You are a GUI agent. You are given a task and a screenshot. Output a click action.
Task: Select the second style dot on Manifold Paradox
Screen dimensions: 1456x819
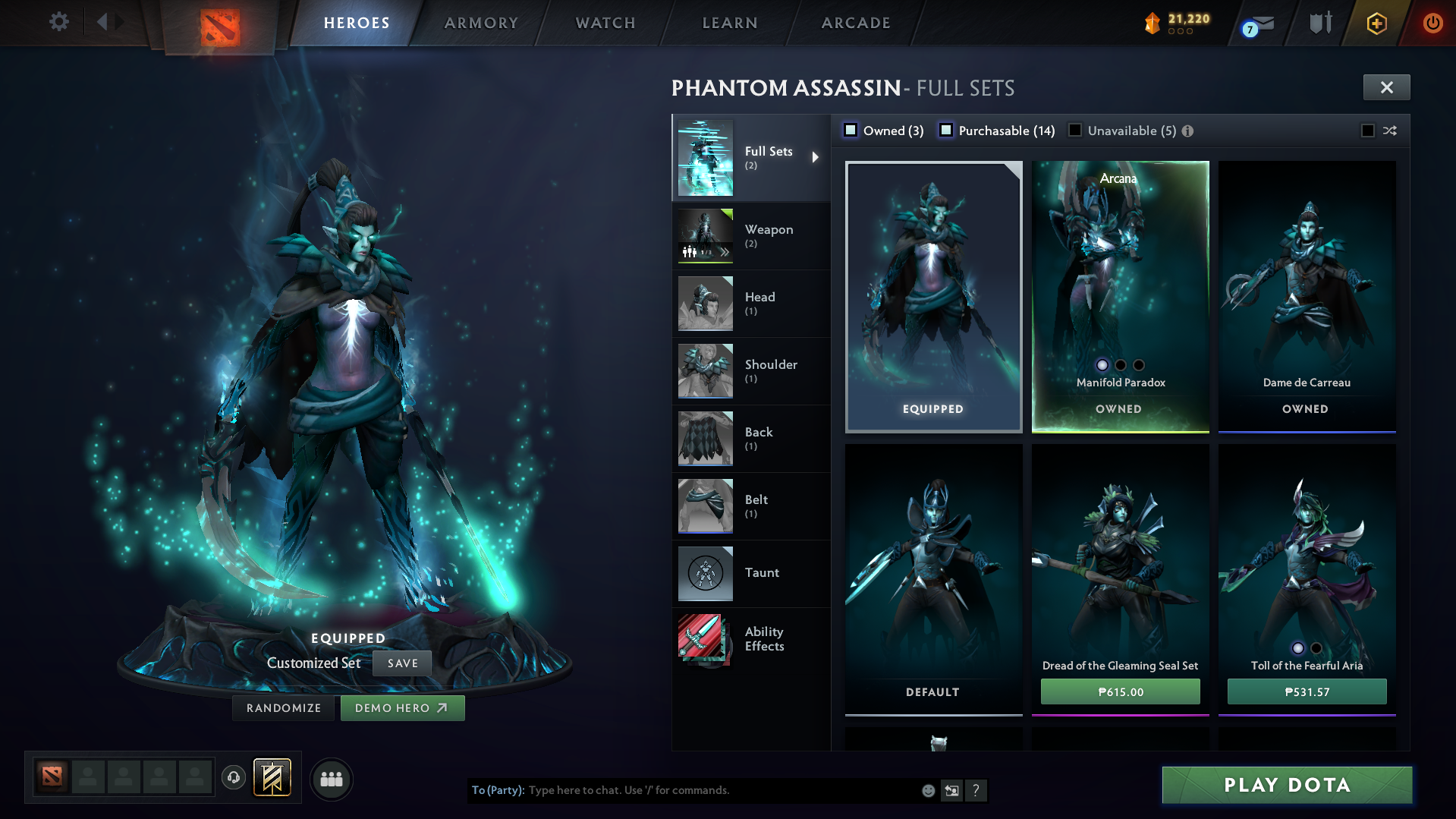1121,365
